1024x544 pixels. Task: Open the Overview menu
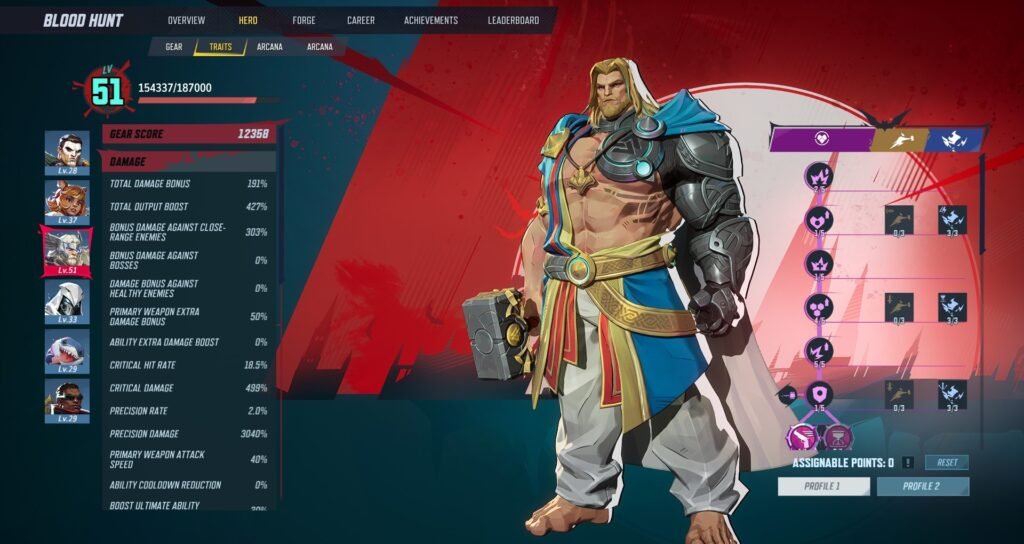pos(186,20)
